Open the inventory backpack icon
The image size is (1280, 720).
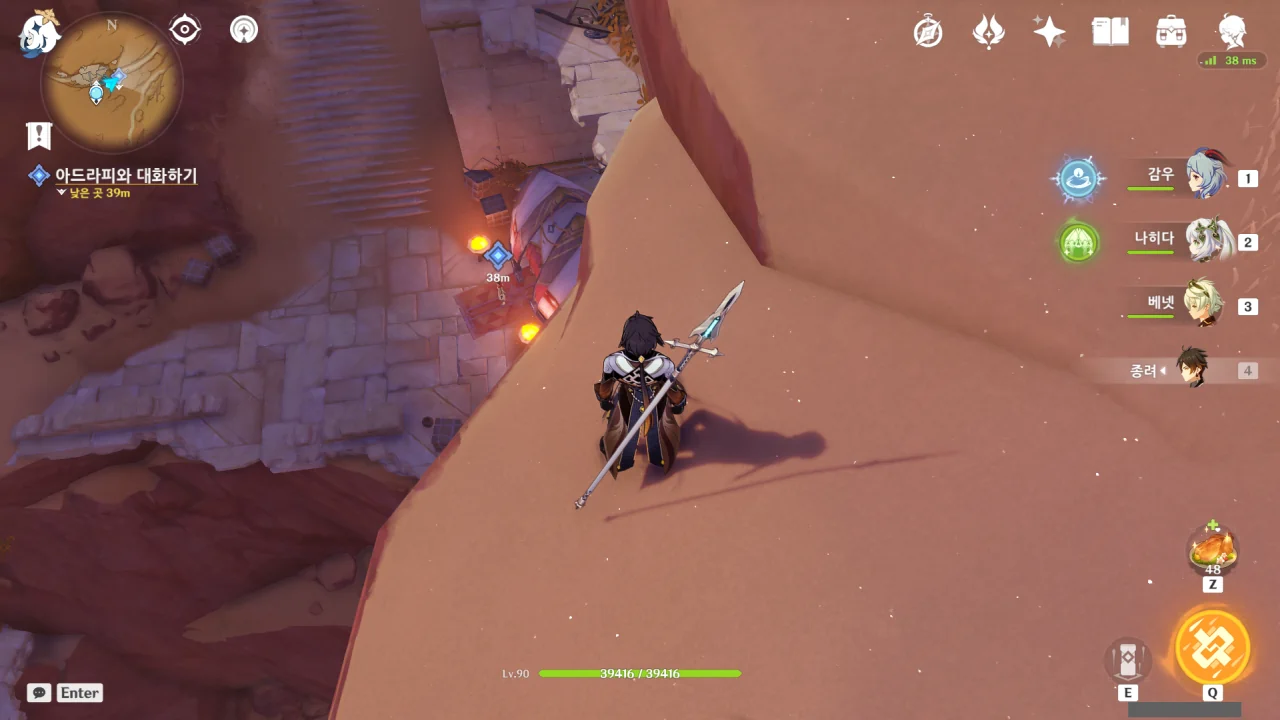[1171, 31]
